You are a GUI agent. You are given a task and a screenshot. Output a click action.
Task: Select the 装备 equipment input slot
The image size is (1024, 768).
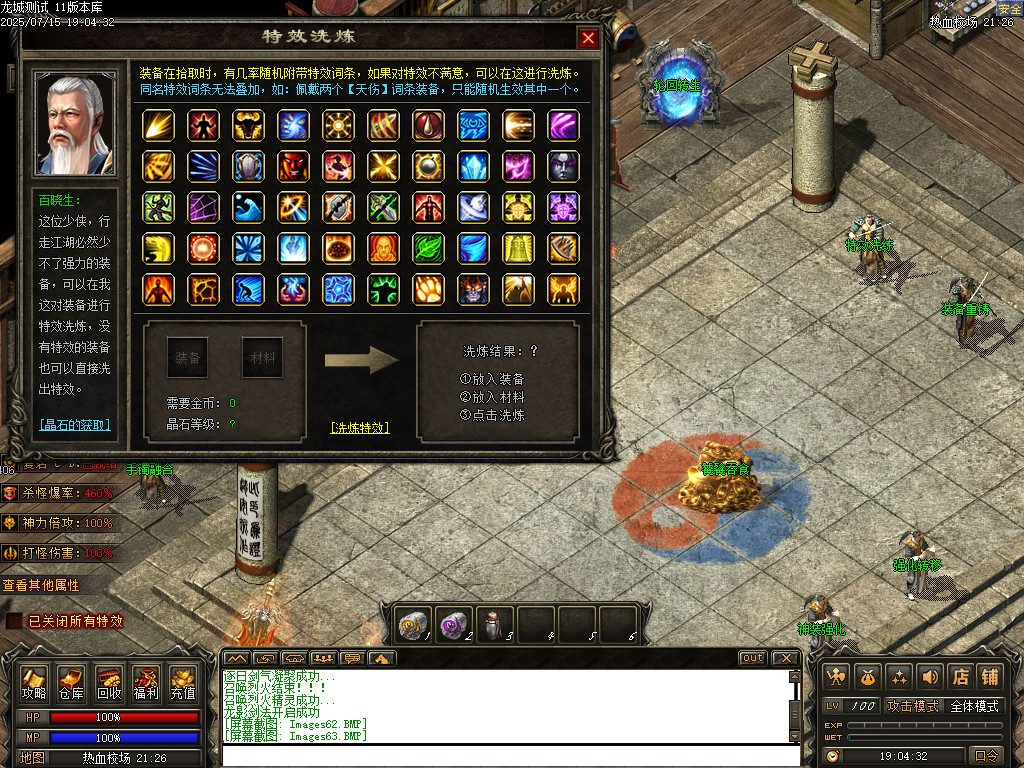pyautogui.click(x=188, y=357)
